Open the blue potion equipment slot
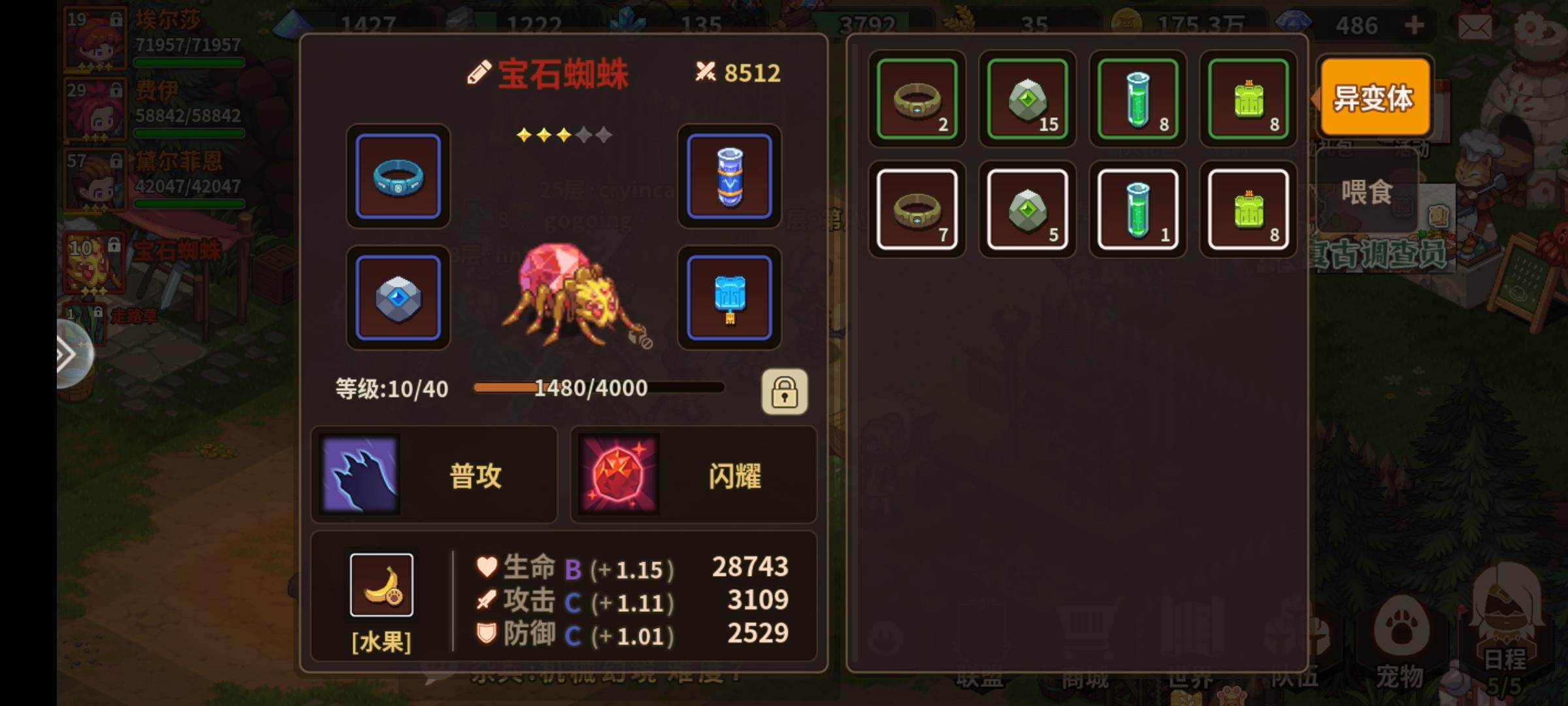Viewport: 1568px width, 706px height. [x=728, y=178]
